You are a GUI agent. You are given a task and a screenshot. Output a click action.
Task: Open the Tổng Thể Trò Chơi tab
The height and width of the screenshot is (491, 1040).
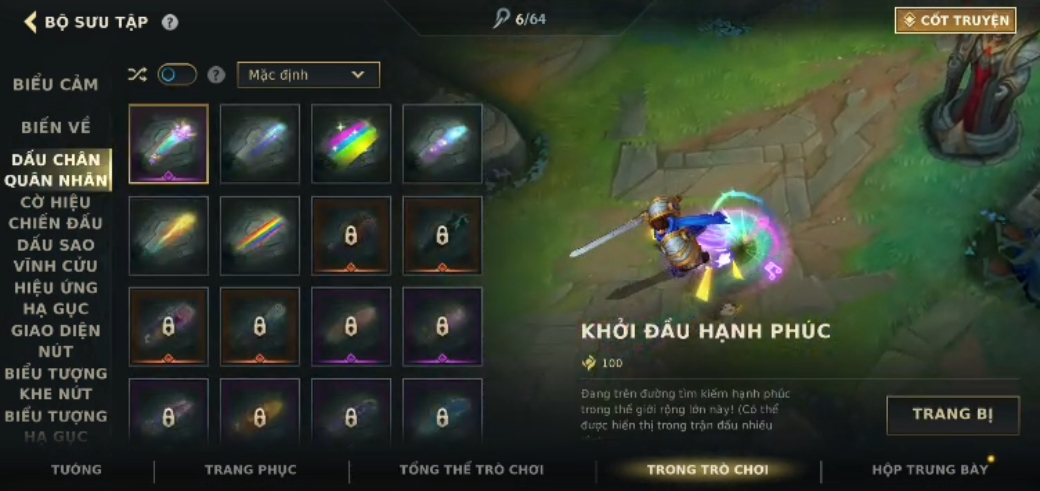[x=471, y=470]
